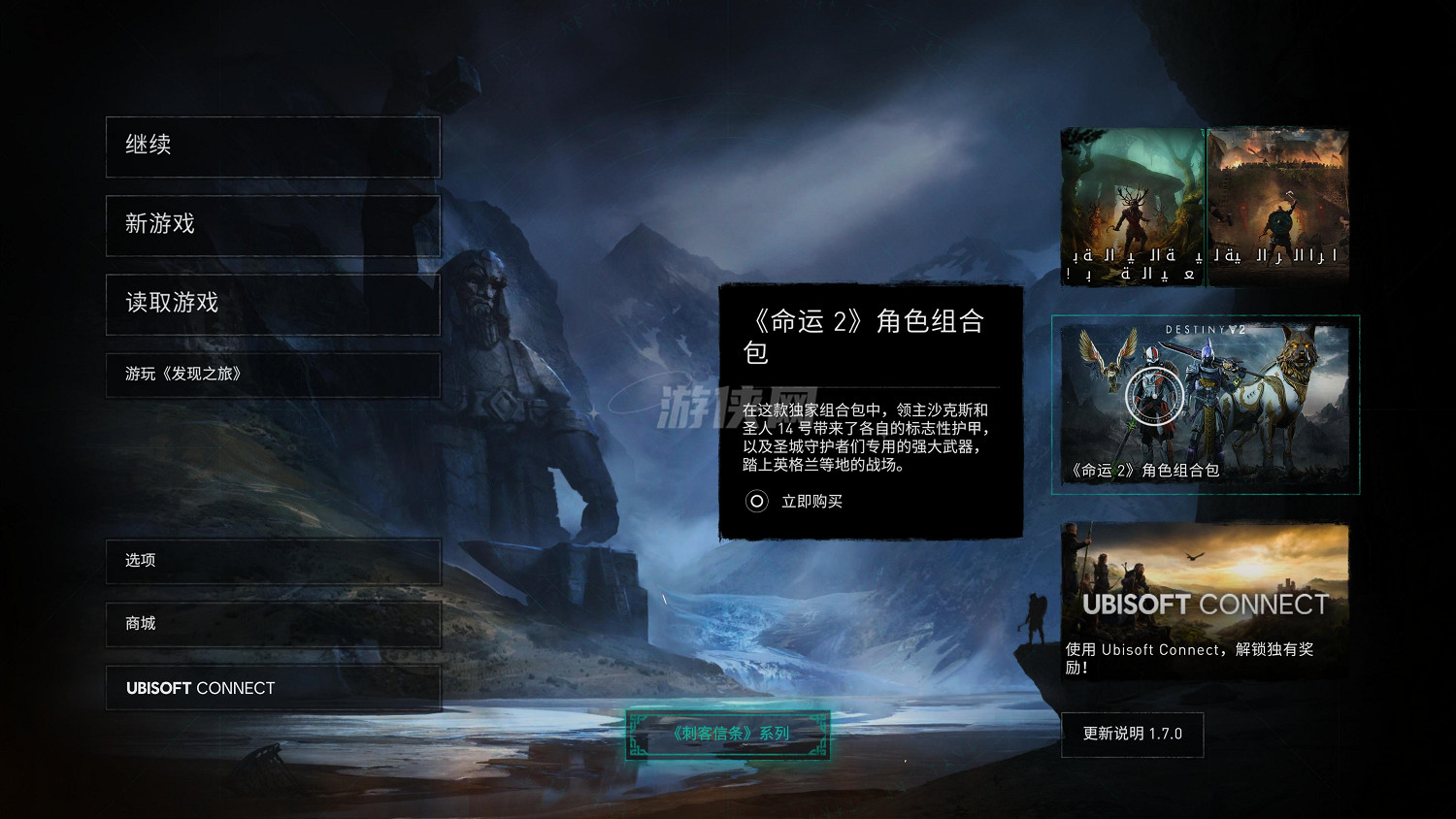Open the 商城 store
Viewport: 1456px width, 819px height.
coord(272,624)
